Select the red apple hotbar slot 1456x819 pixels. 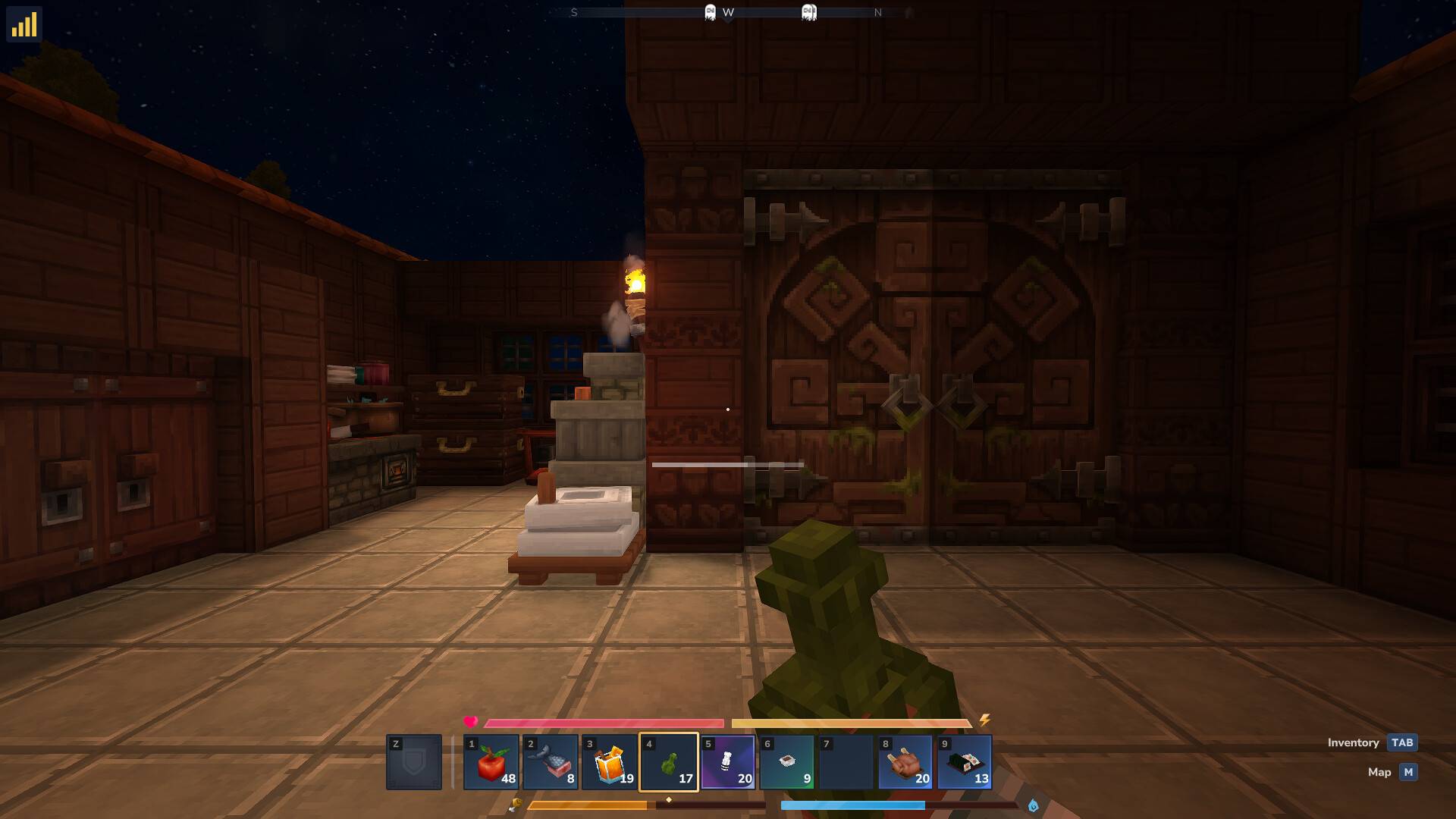(x=491, y=762)
